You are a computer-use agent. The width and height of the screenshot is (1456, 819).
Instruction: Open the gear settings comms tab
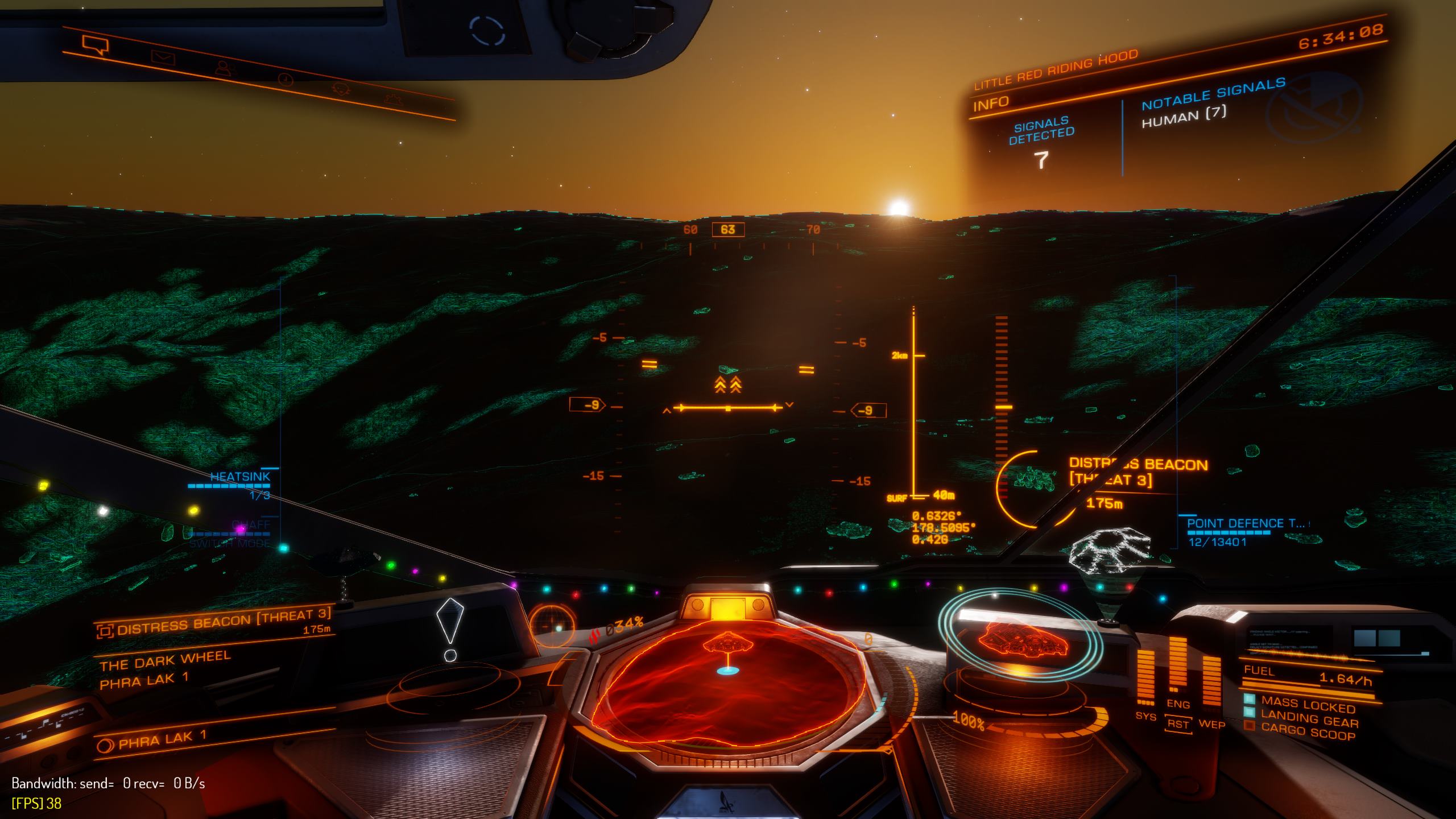point(392,100)
